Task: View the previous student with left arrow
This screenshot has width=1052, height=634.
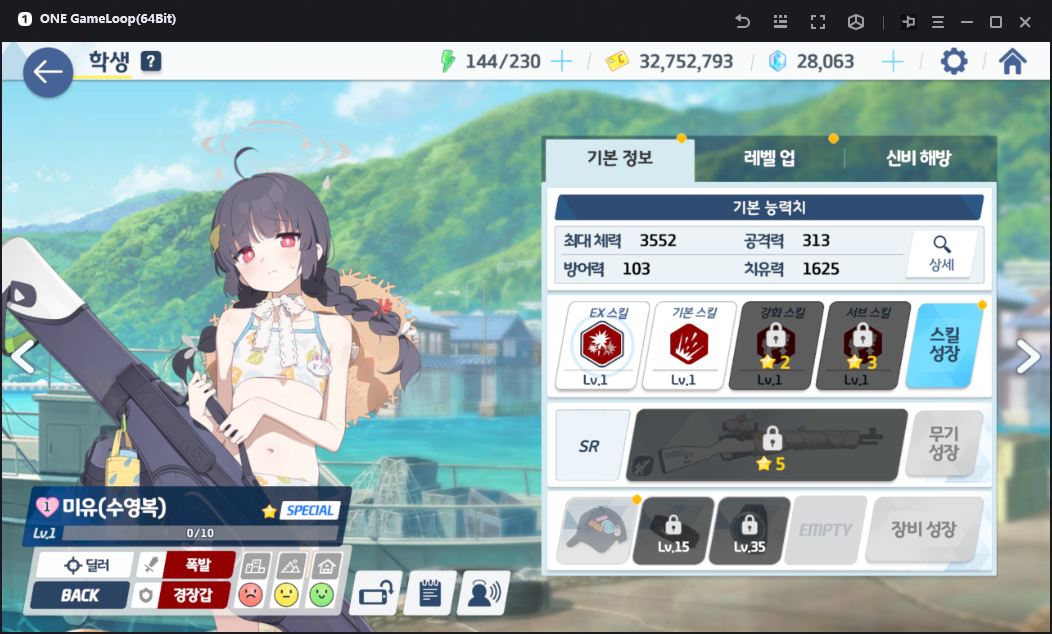Action: pyautogui.click(x=22, y=357)
